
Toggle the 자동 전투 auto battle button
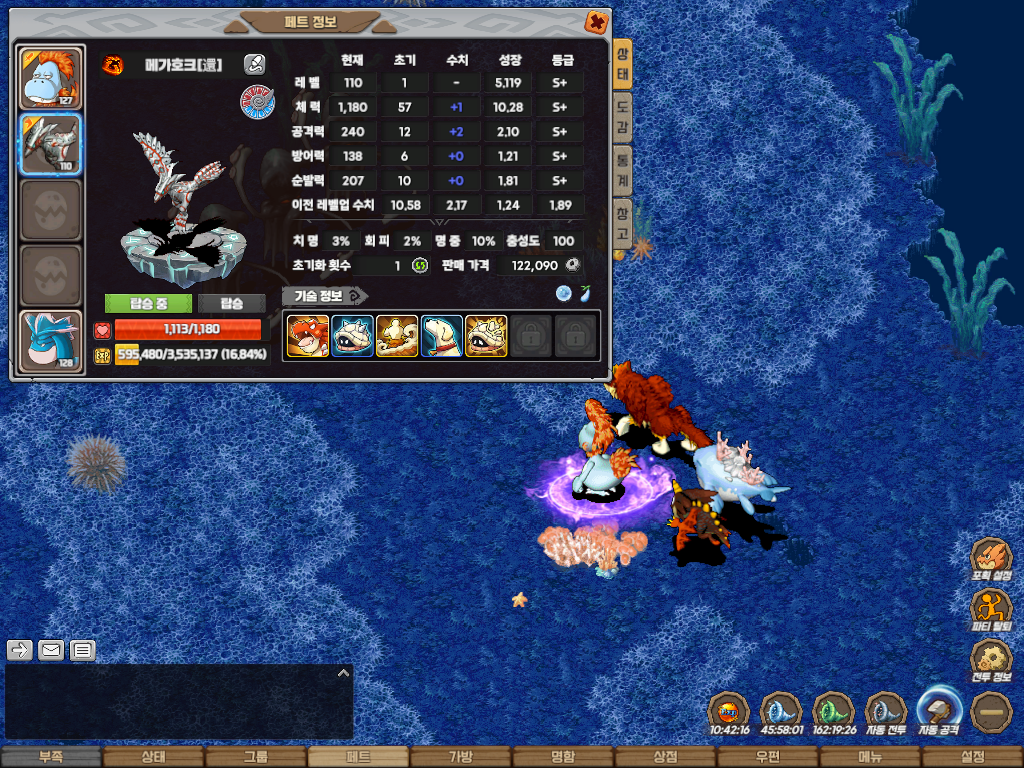pyautogui.click(x=886, y=710)
